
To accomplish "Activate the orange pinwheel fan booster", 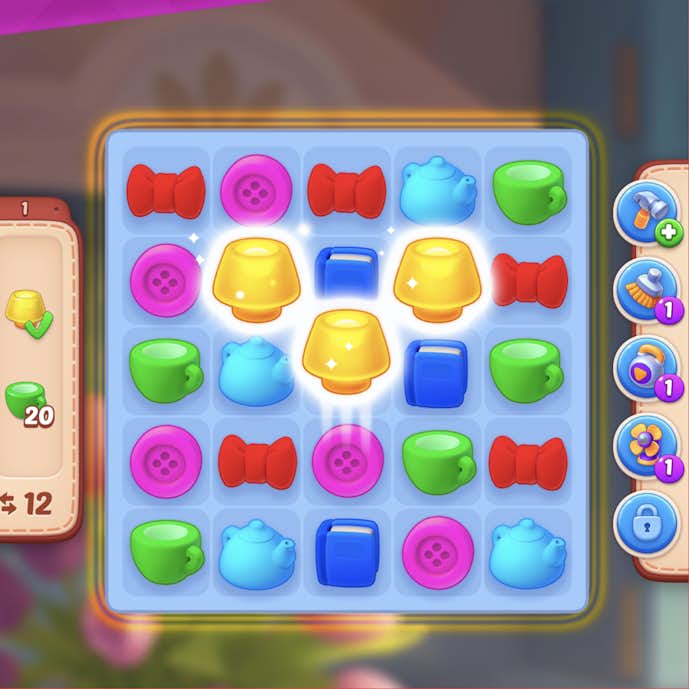I will point(645,444).
